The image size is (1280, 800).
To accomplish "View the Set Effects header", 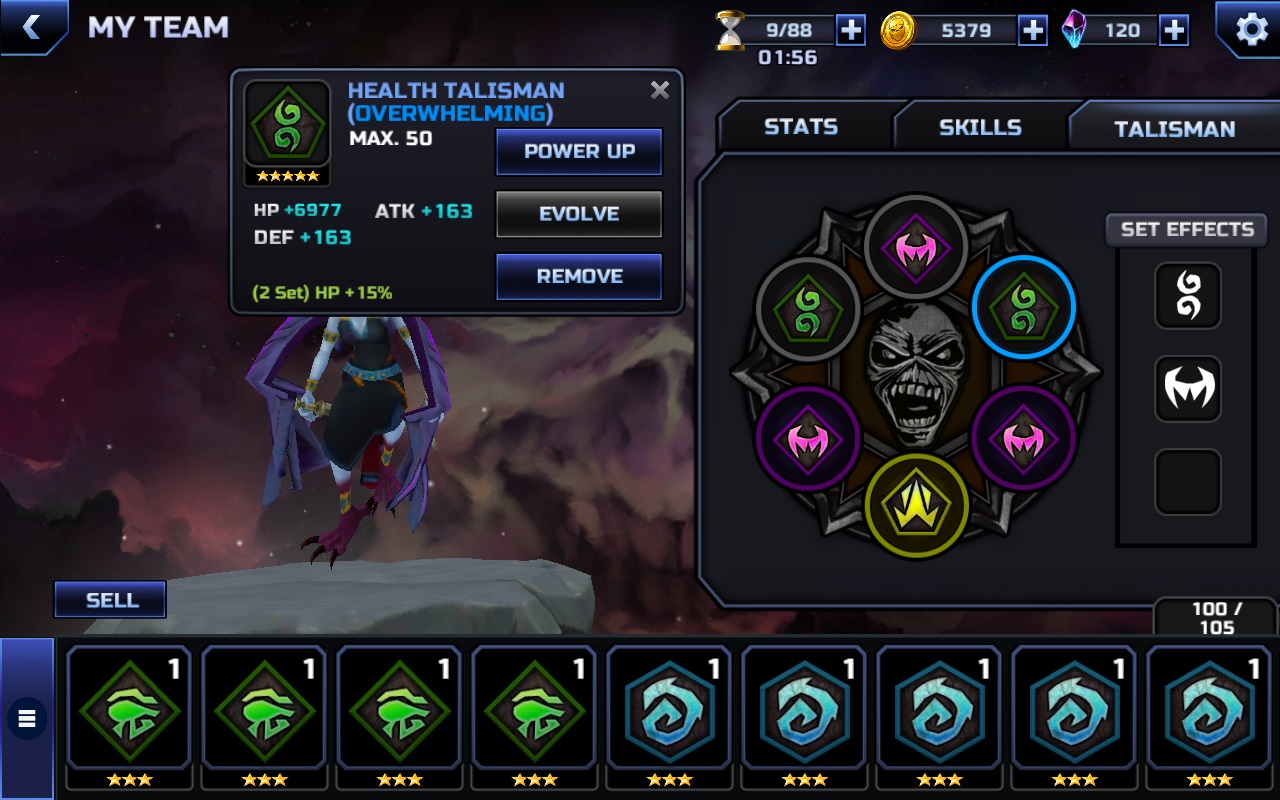I will click(x=1187, y=230).
